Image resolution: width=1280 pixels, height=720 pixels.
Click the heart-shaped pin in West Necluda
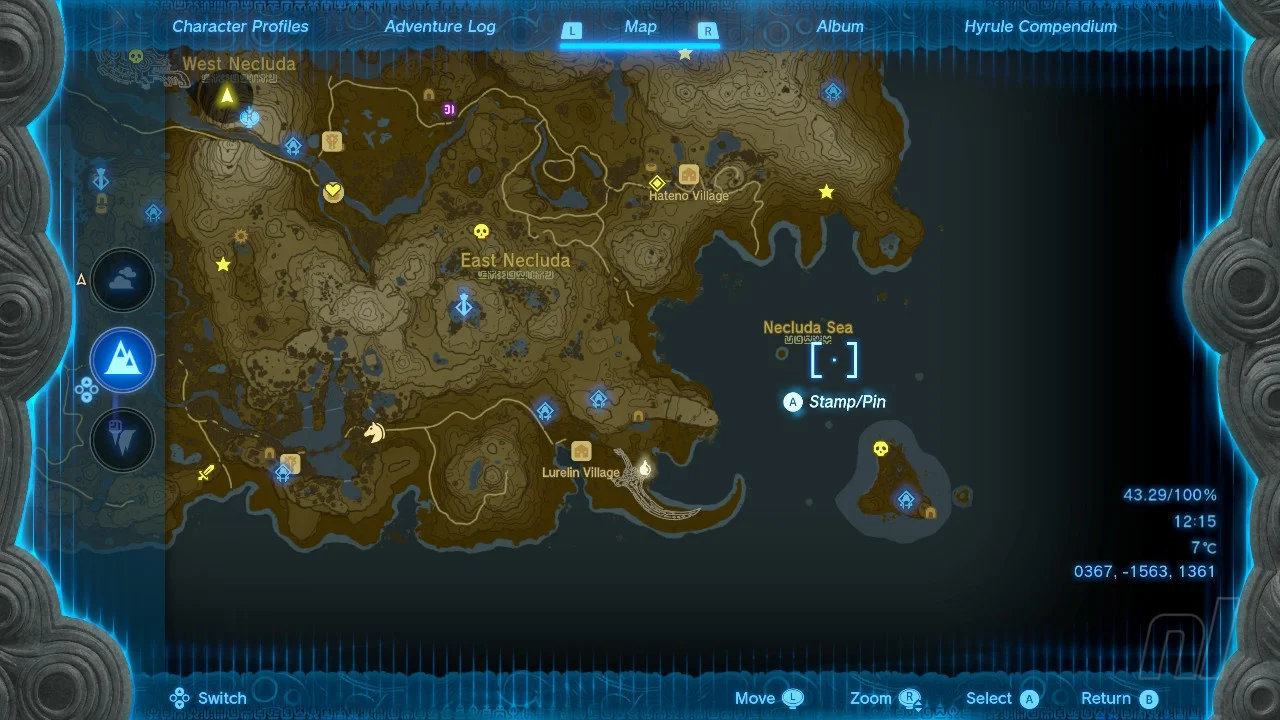point(333,192)
